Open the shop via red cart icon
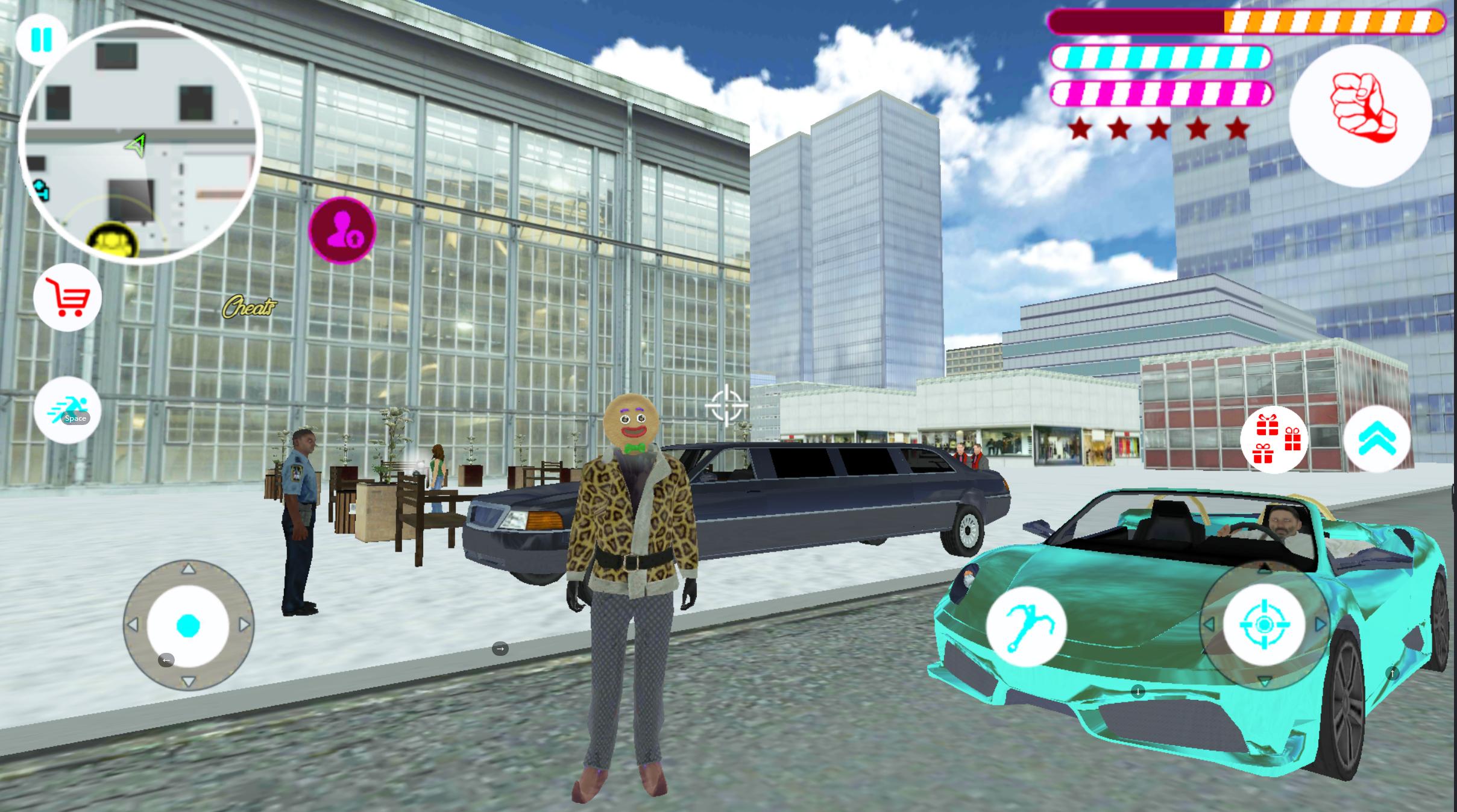Image resolution: width=1457 pixels, height=812 pixels. (68, 297)
